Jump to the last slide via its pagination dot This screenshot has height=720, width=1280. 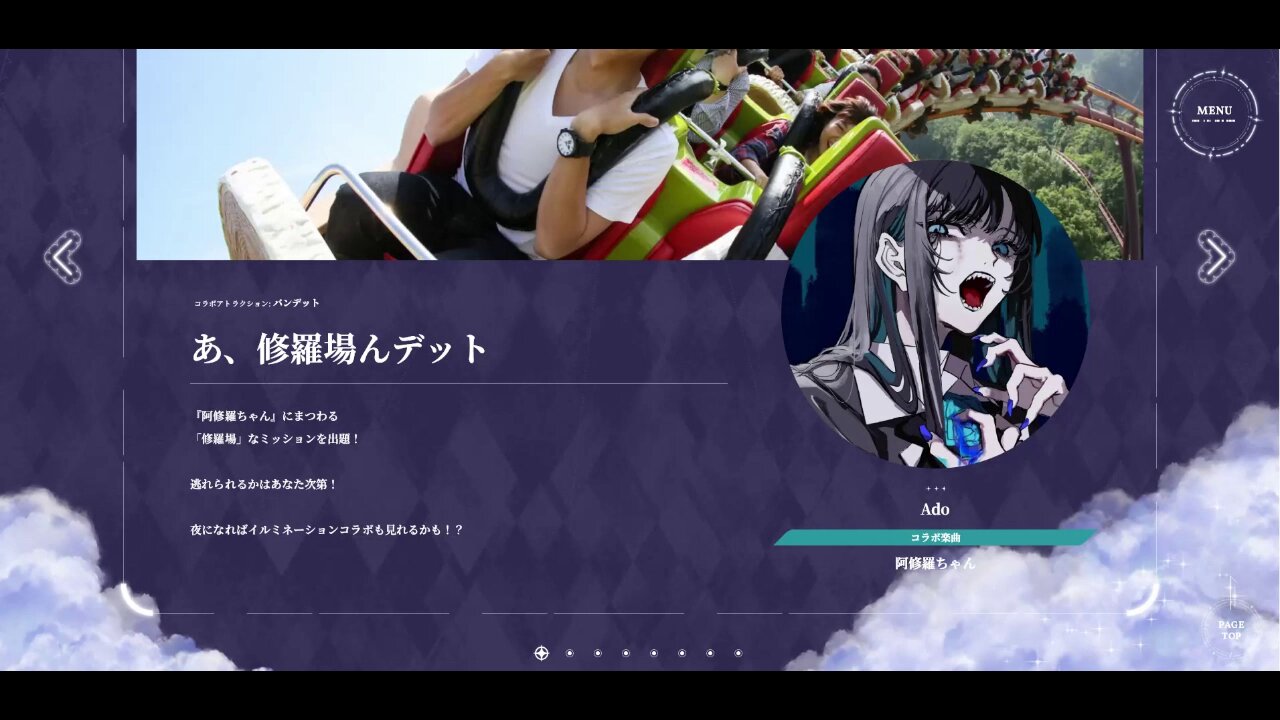click(738, 654)
